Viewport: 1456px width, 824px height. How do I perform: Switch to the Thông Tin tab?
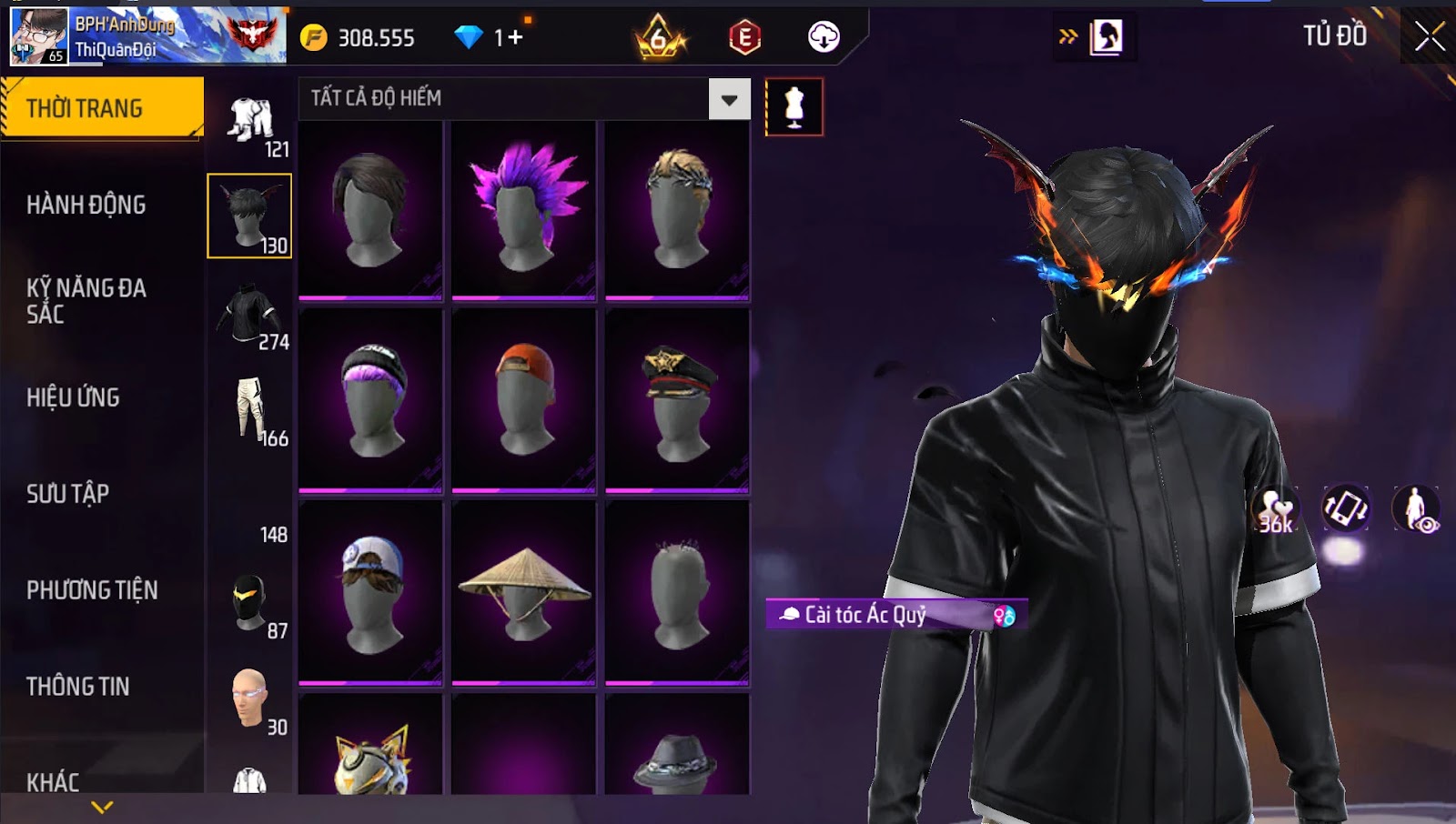tap(78, 687)
